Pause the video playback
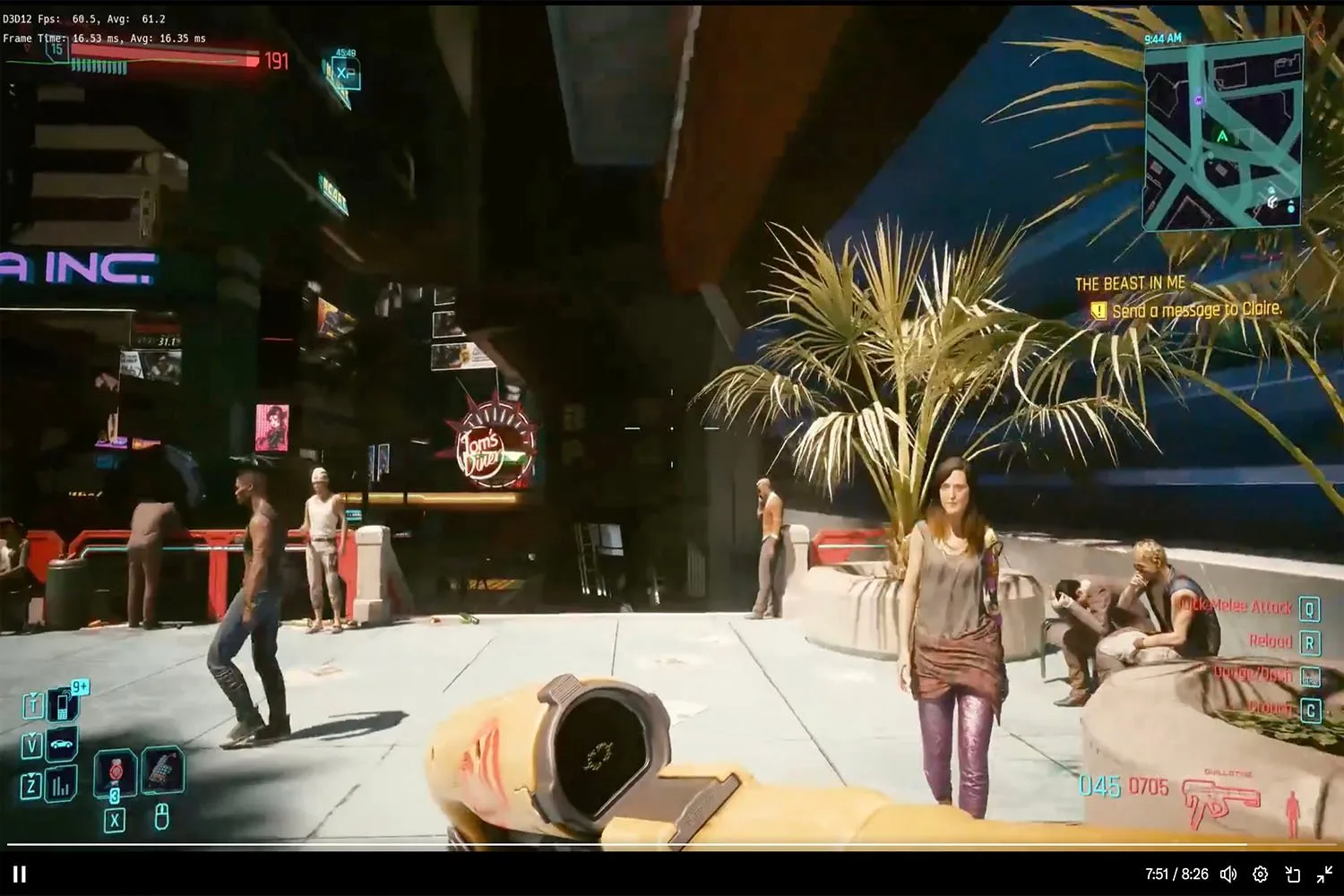Image resolution: width=1344 pixels, height=896 pixels. coord(20,874)
